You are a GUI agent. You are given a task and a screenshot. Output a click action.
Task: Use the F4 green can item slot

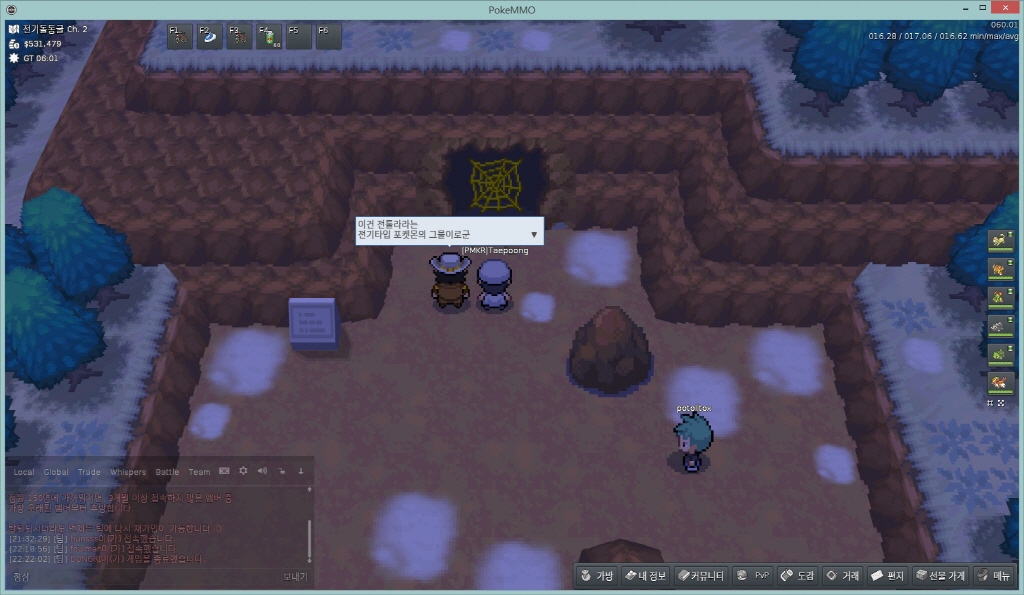tap(270, 37)
